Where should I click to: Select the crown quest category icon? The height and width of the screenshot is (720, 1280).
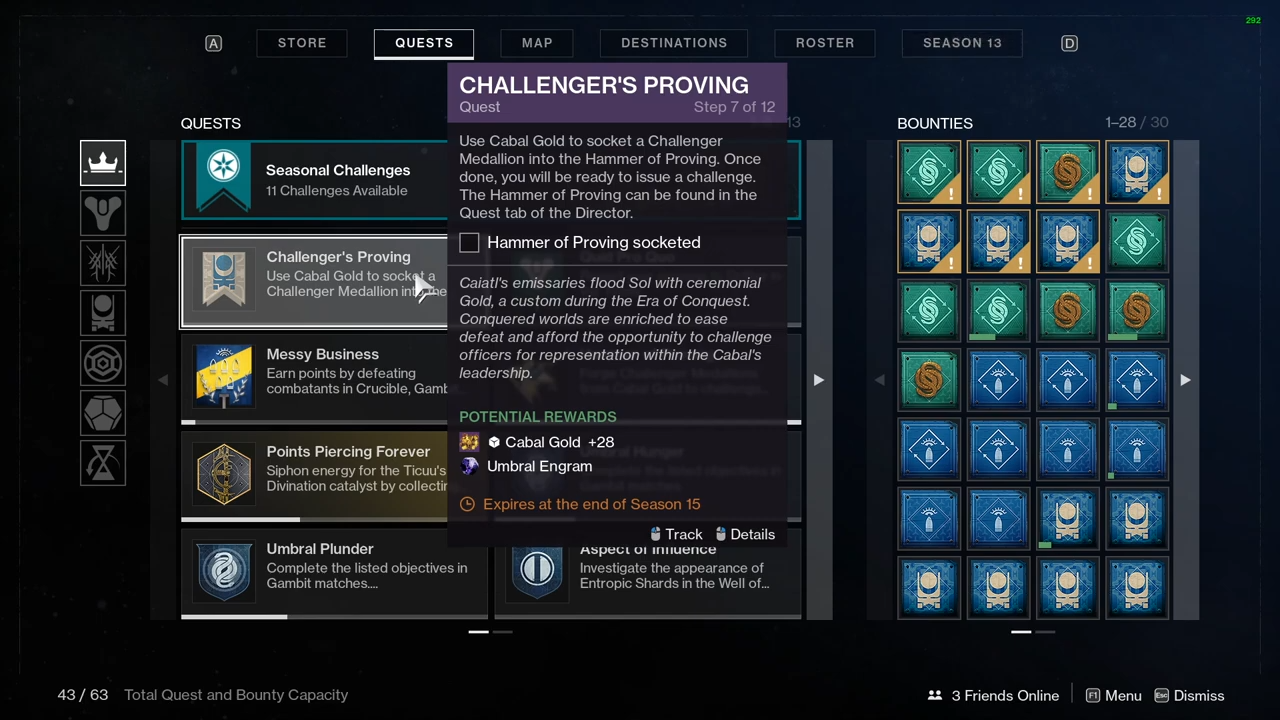103,164
